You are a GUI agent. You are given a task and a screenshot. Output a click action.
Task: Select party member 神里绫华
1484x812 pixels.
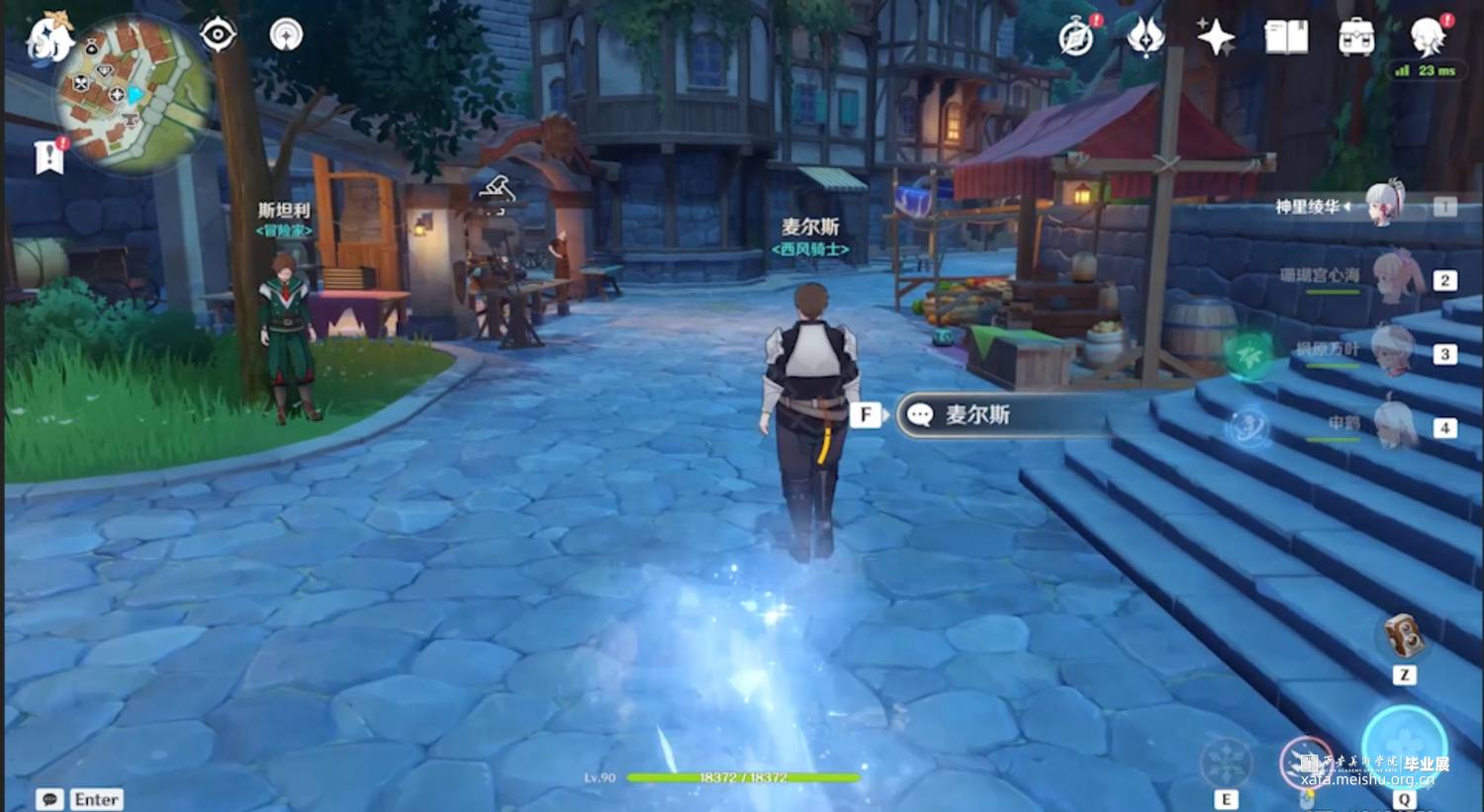point(1385,205)
